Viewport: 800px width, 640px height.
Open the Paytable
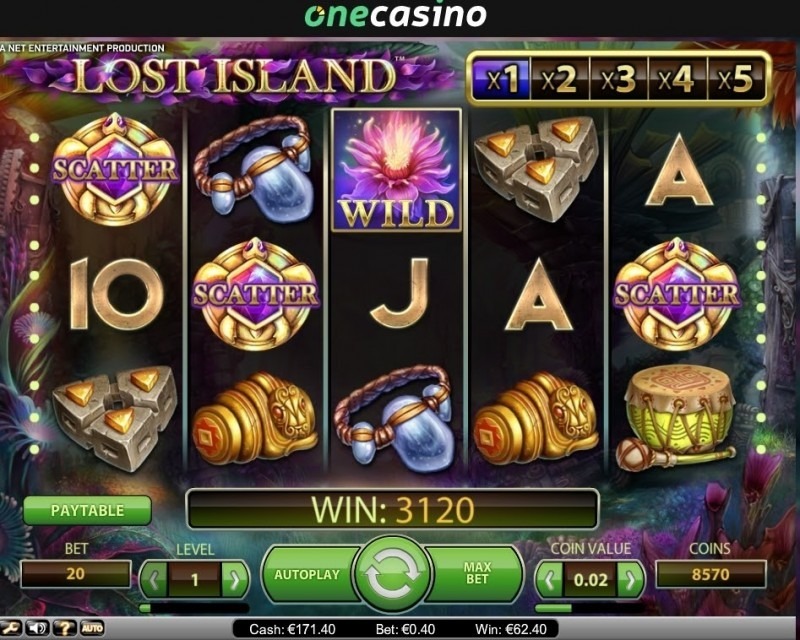coord(87,510)
